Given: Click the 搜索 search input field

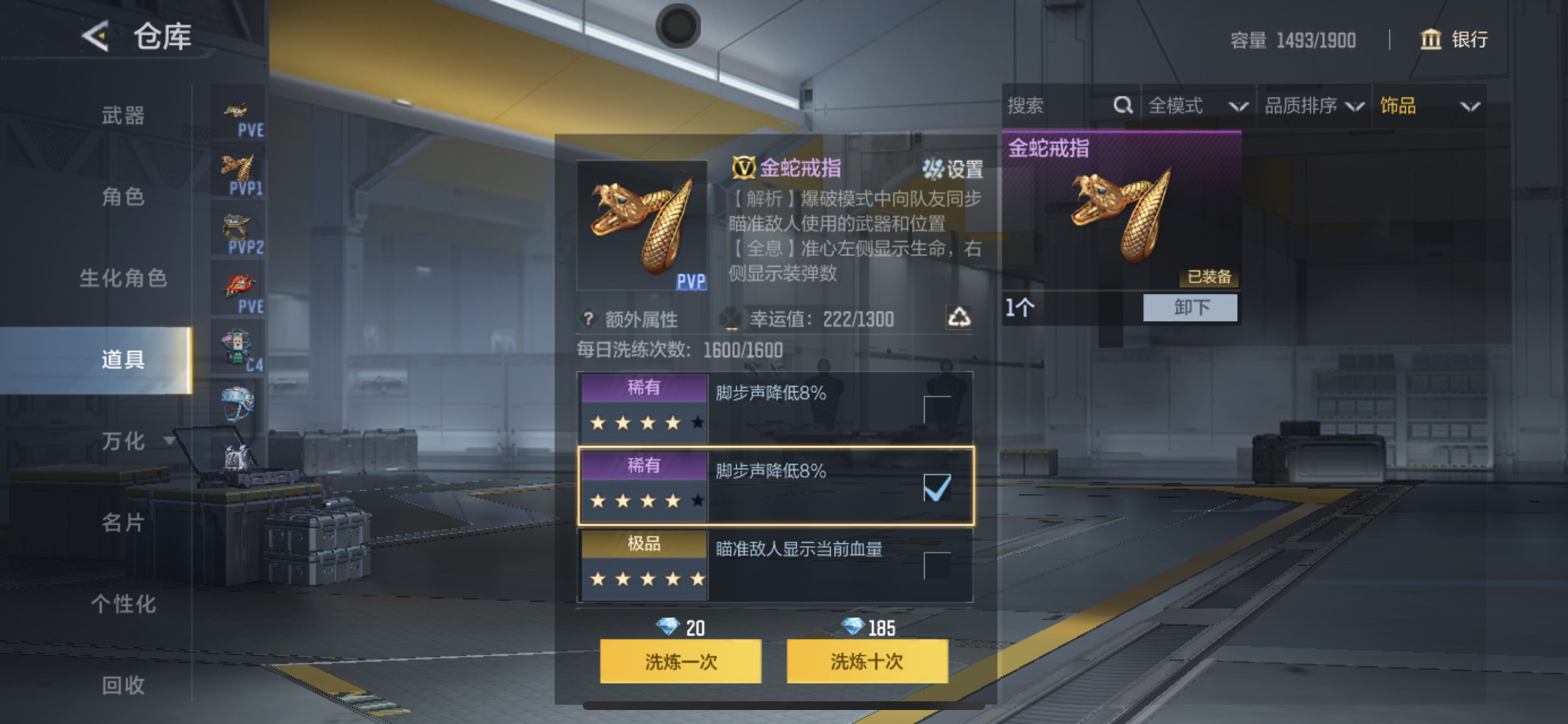Looking at the screenshot, I should 1047,106.
